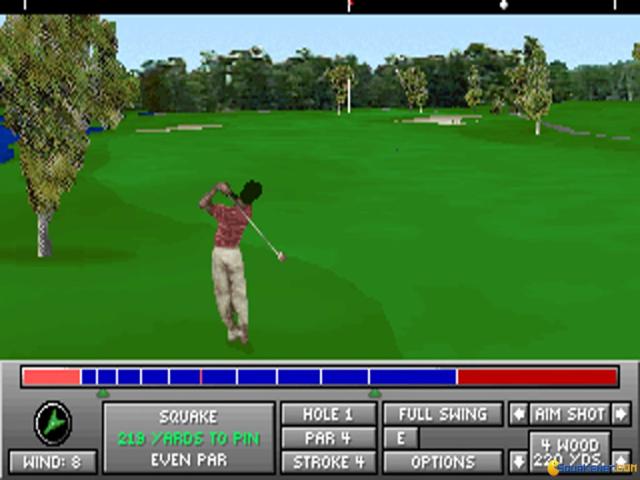Click the wind direction compass

pyautogui.click(x=52, y=423)
